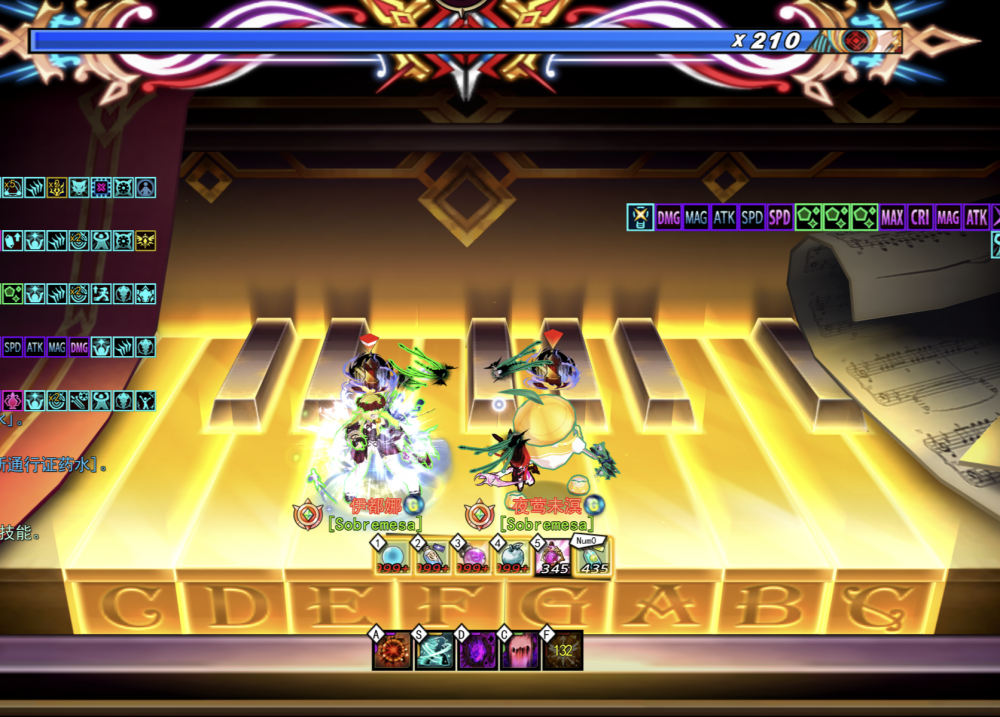
Task: Select the golden winged buff icon
Action: pyautogui.click(x=146, y=240)
